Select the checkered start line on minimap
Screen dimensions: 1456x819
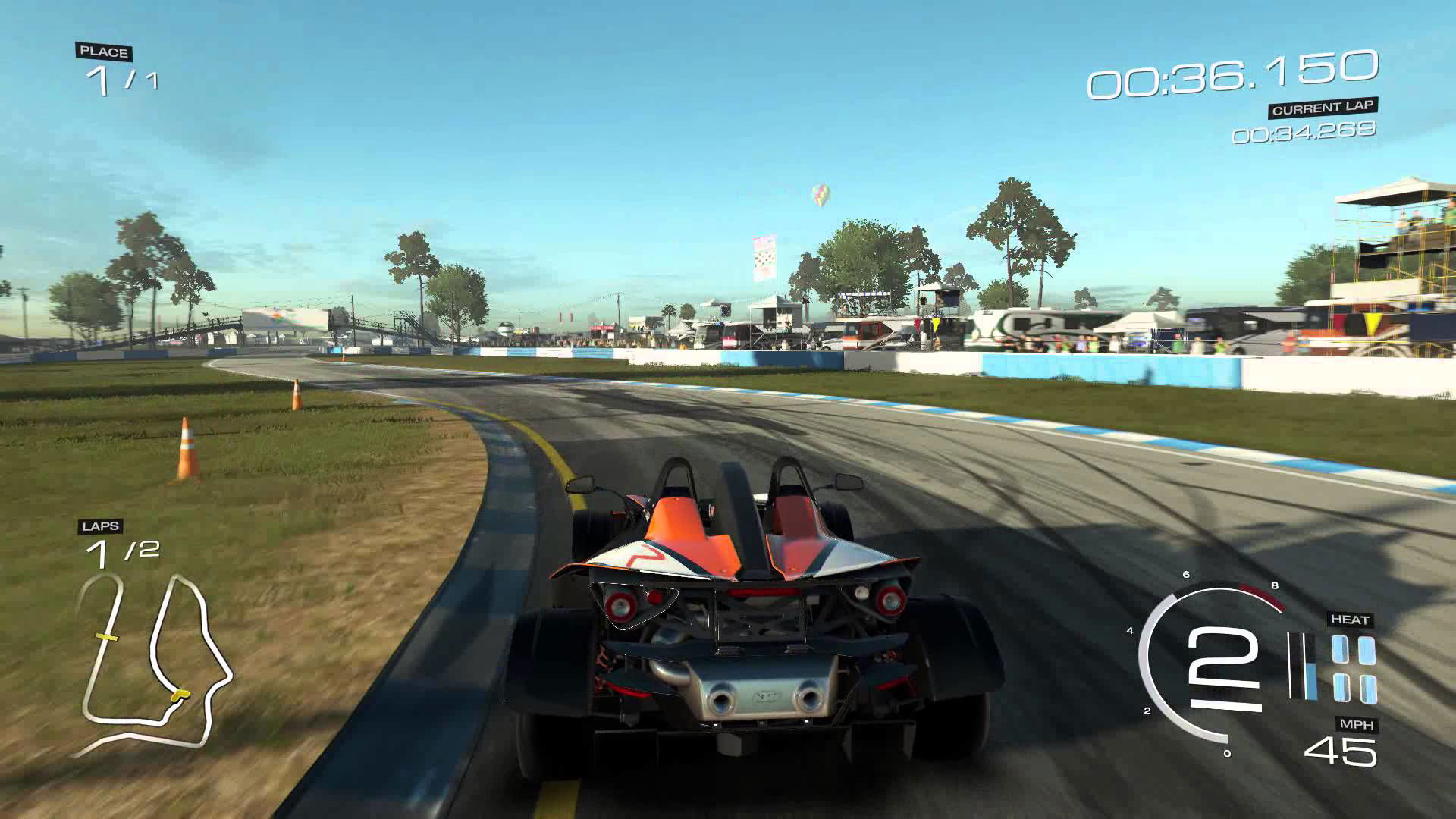click(106, 637)
